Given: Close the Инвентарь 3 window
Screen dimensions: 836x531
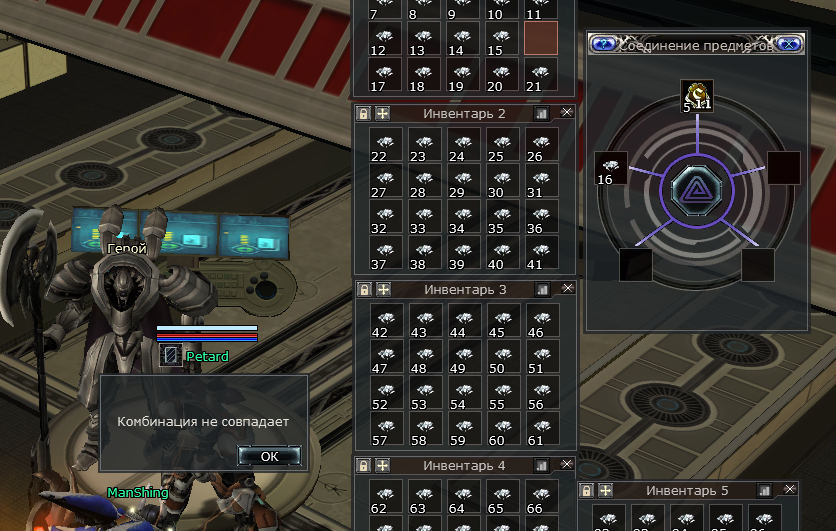Looking at the screenshot, I should tap(567, 288).
